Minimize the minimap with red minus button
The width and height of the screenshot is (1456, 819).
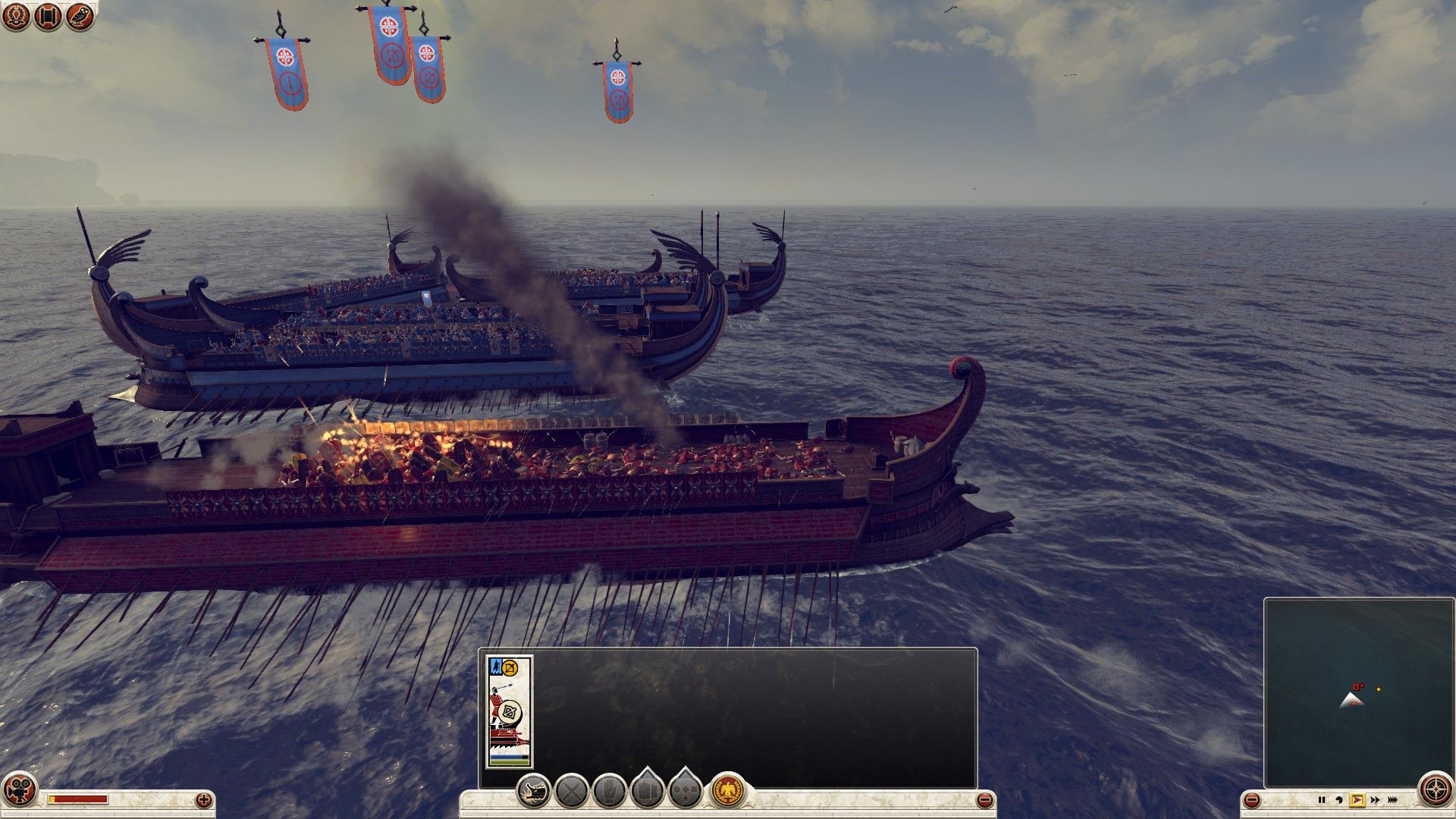1252,800
